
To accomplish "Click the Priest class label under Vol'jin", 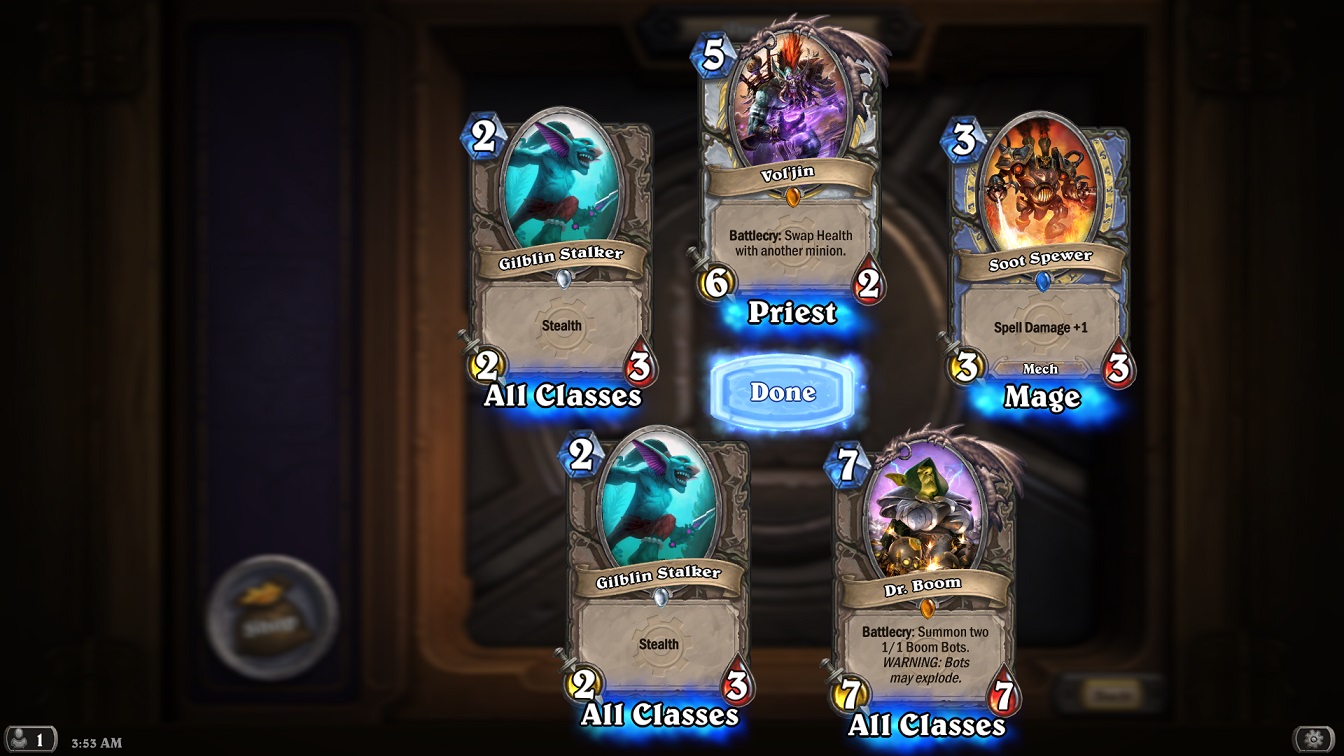I will pyautogui.click(x=791, y=314).
